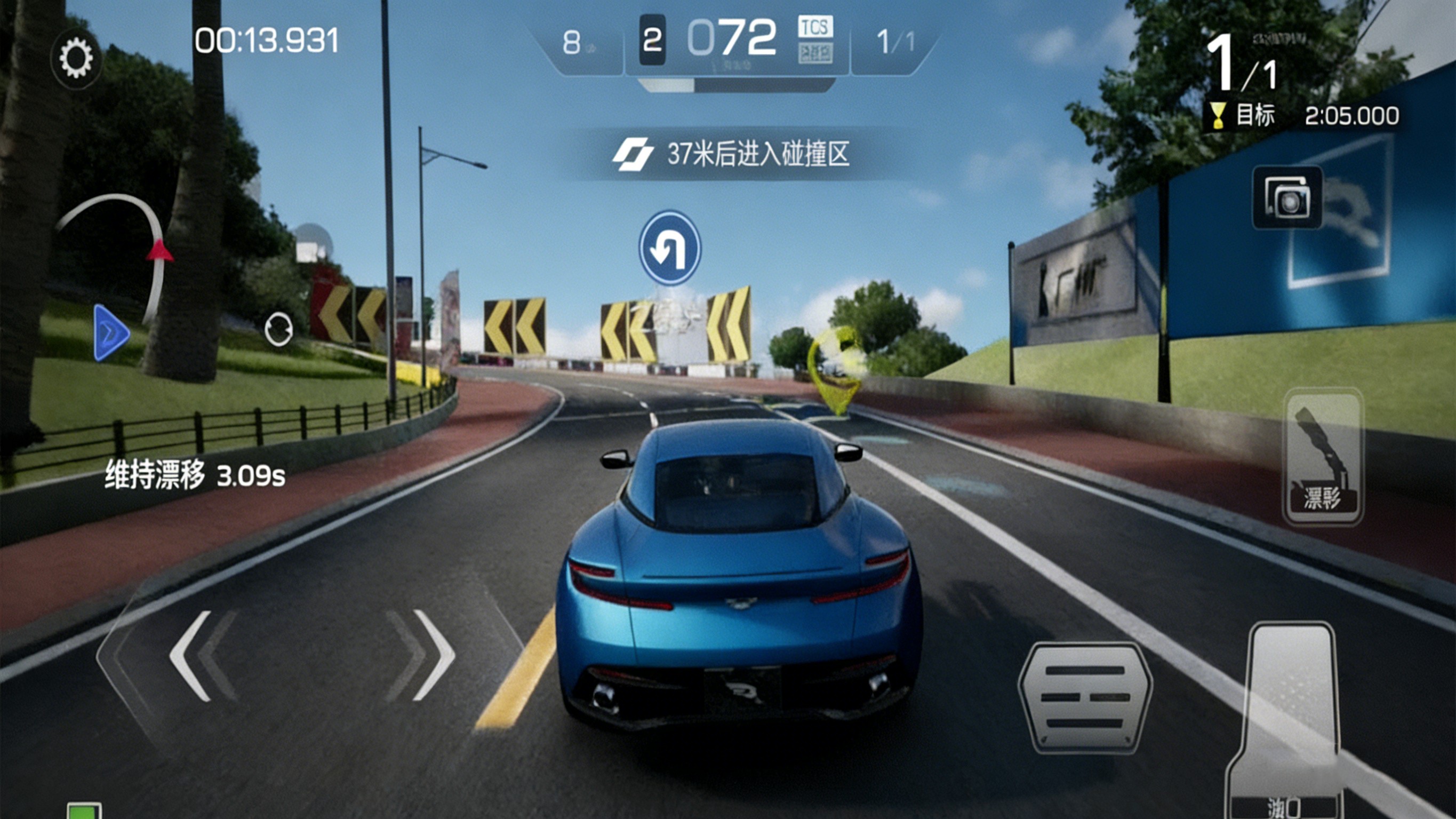
Task: Pull the handbrake drift lever
Action: click(1323, 457)
